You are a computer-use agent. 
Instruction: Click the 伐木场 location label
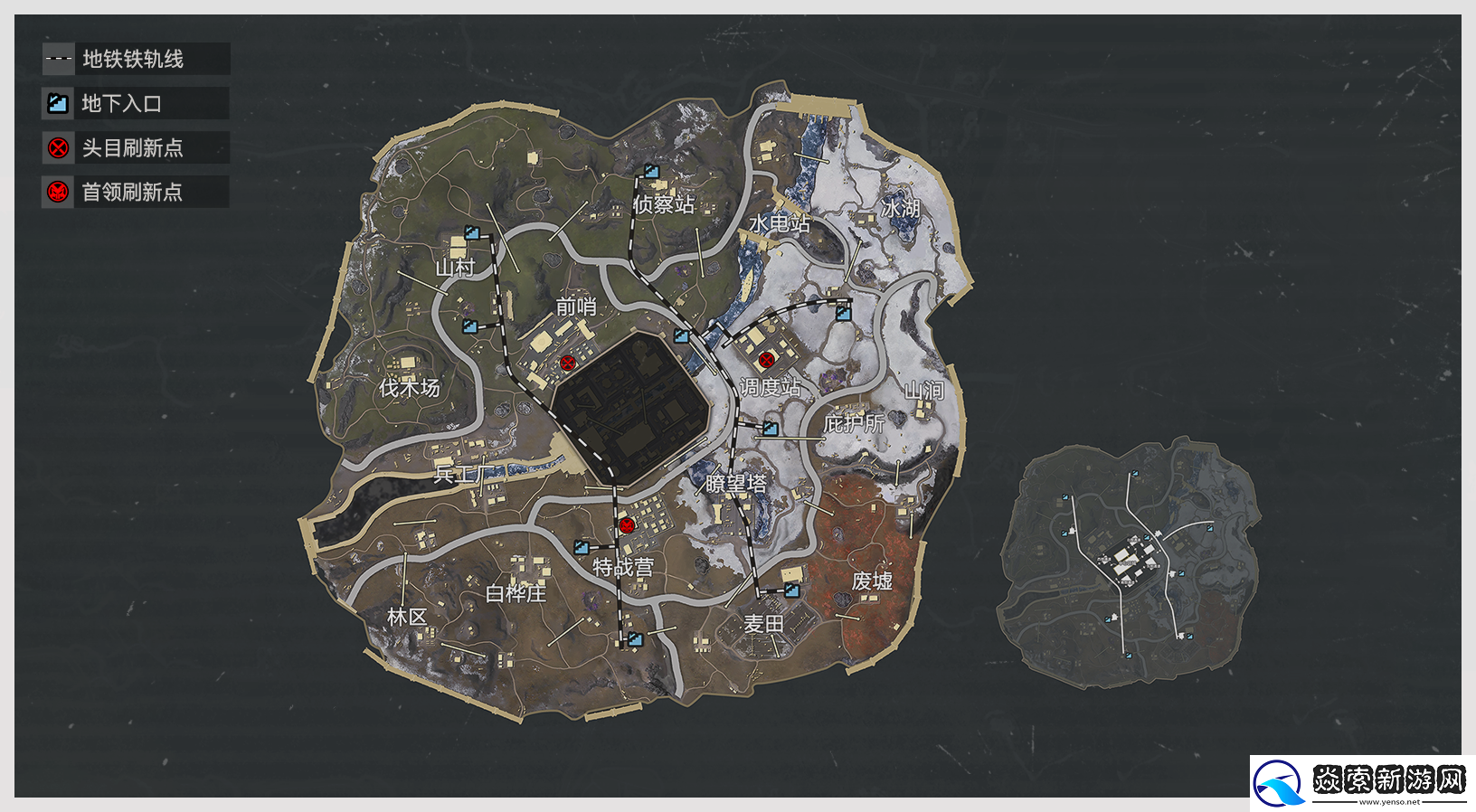409,389
